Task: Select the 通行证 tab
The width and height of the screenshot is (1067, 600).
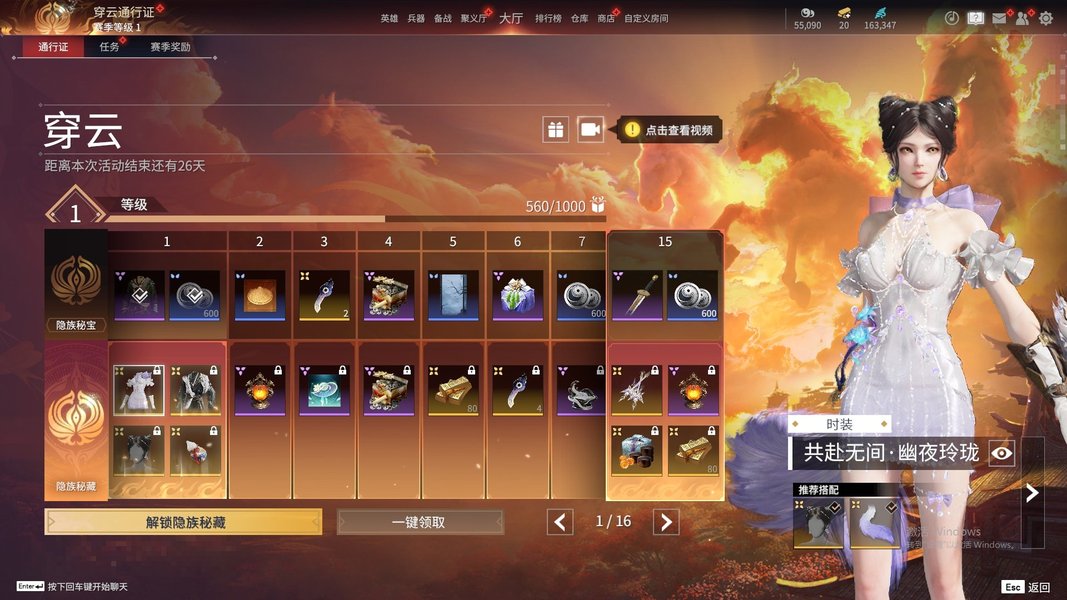Action: click(53, 47)
